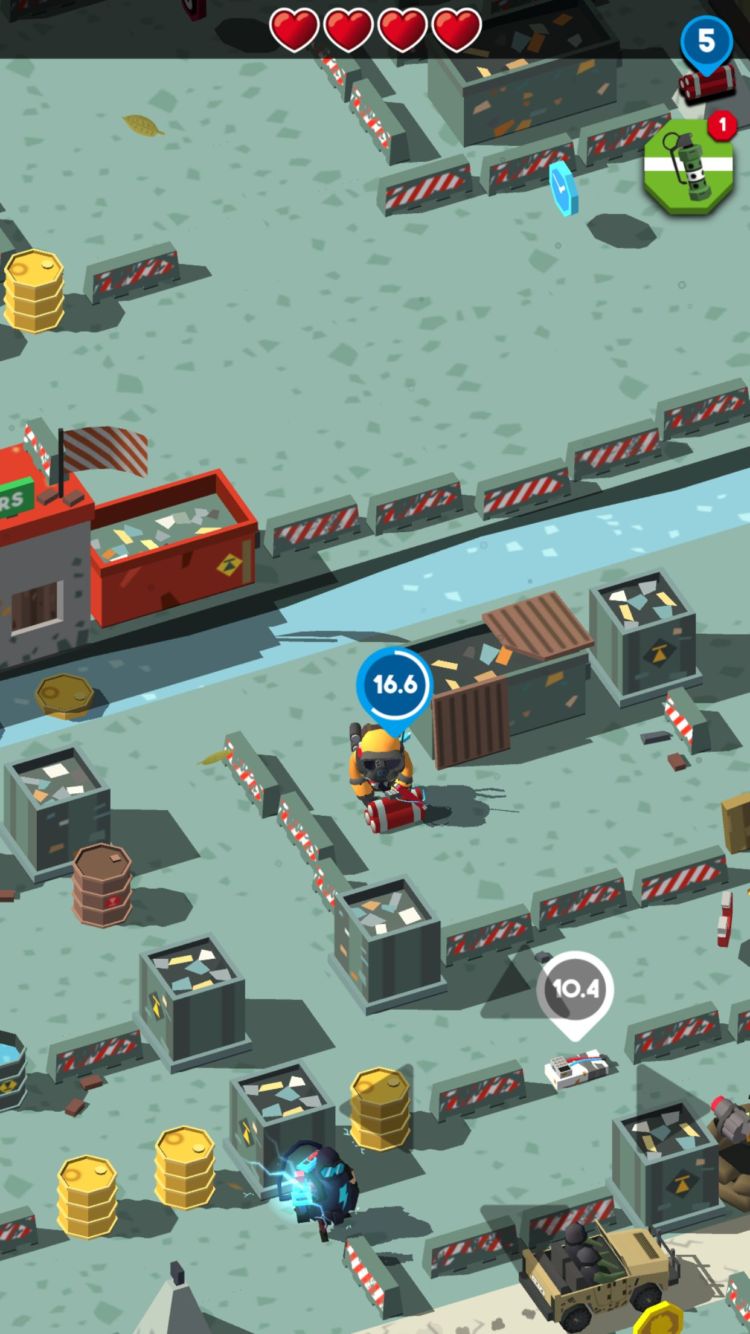The width and height of the screenshot is (750, 1334).
Task: Use the green grenade ability button
Action: [688, 166]
